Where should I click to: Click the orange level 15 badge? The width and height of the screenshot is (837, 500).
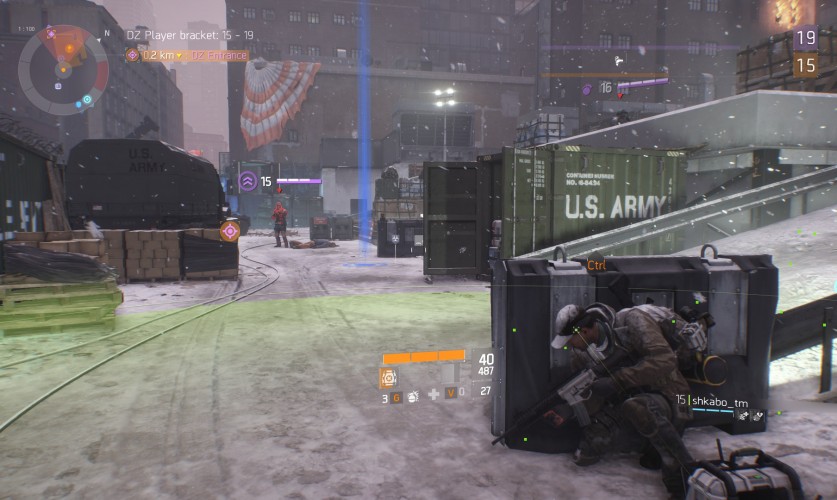805,65
